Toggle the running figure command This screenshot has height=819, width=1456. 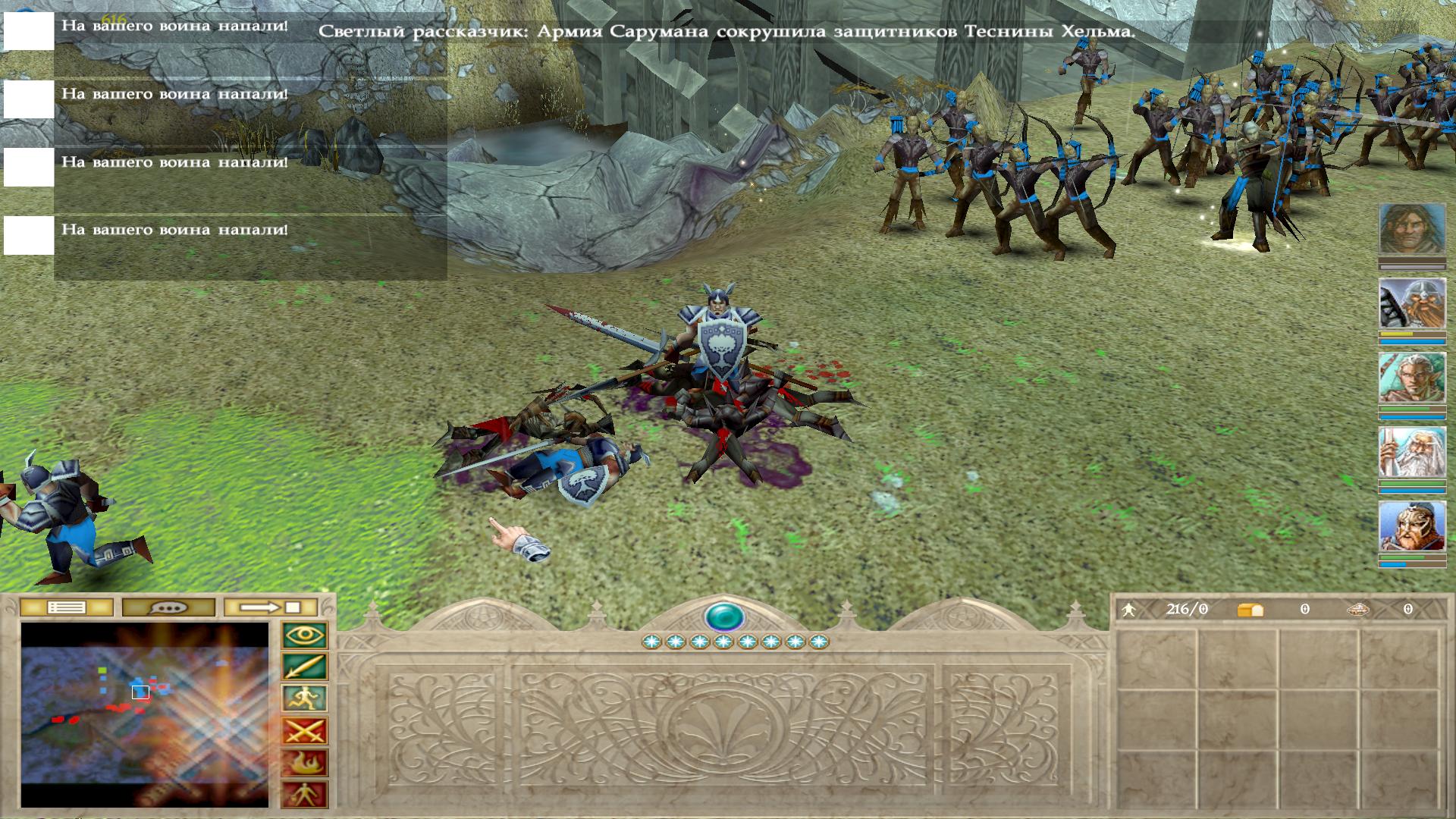[x=305, y=699]
